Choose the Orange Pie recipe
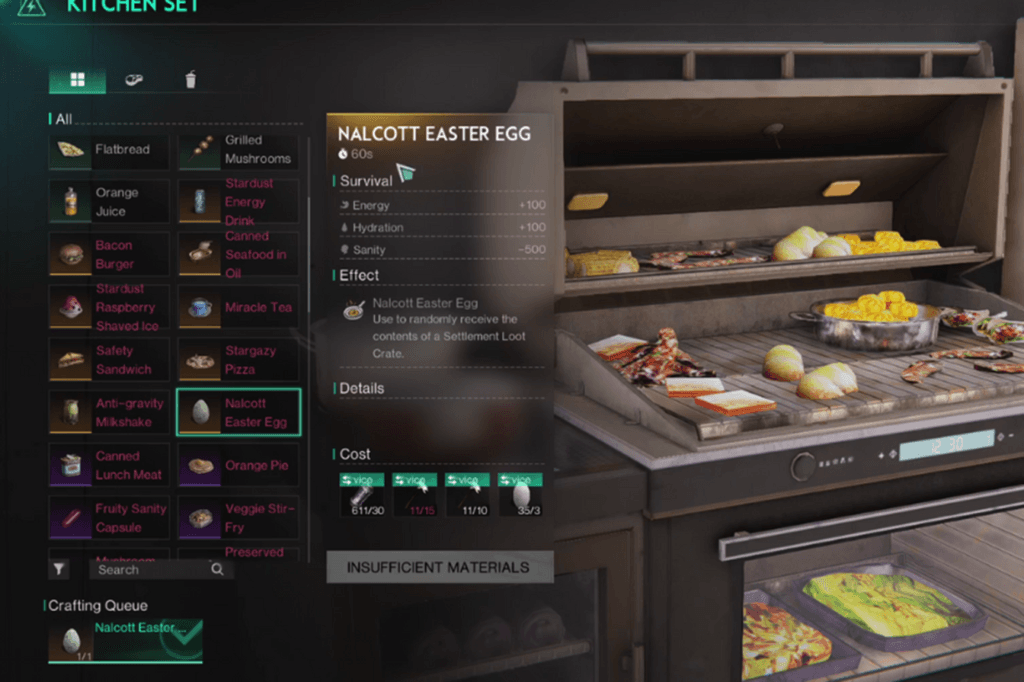Image resolution: width=1024 pixels, height=682 pixels. [238, 465]
